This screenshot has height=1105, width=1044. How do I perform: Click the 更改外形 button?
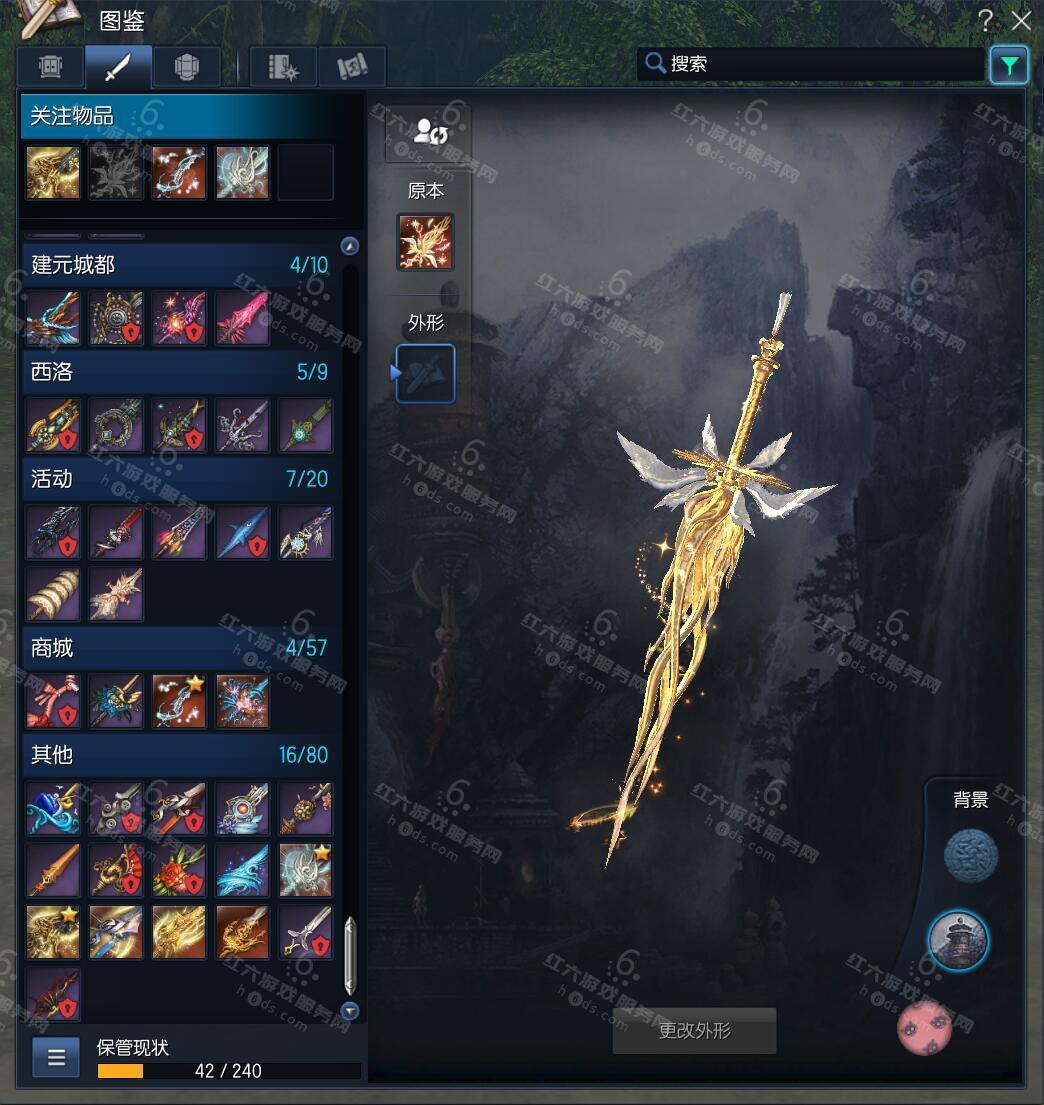(694, 1031)
